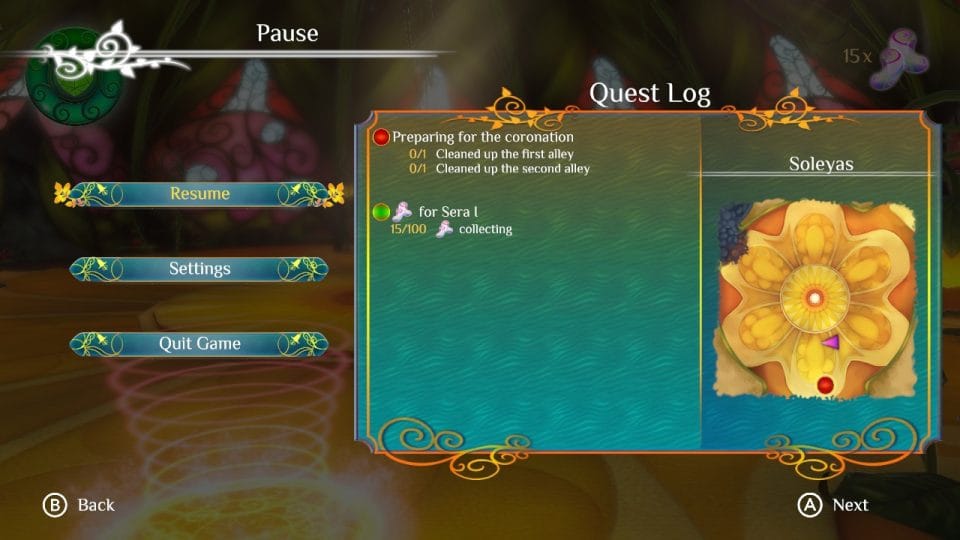Click the red quest marker on map

825,385
